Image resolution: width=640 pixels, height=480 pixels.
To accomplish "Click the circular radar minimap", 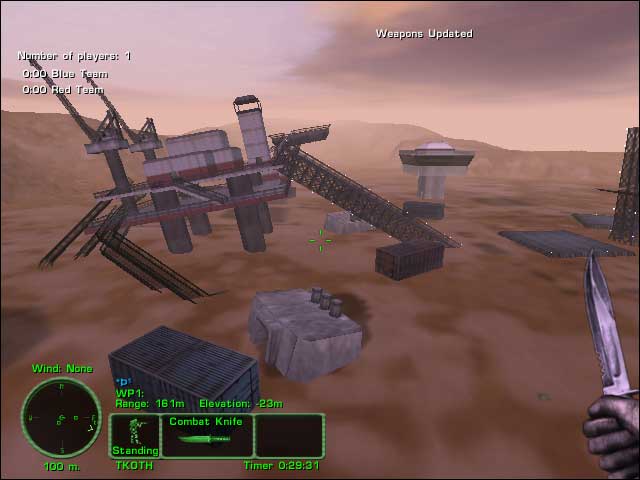I will pos(61,417).
